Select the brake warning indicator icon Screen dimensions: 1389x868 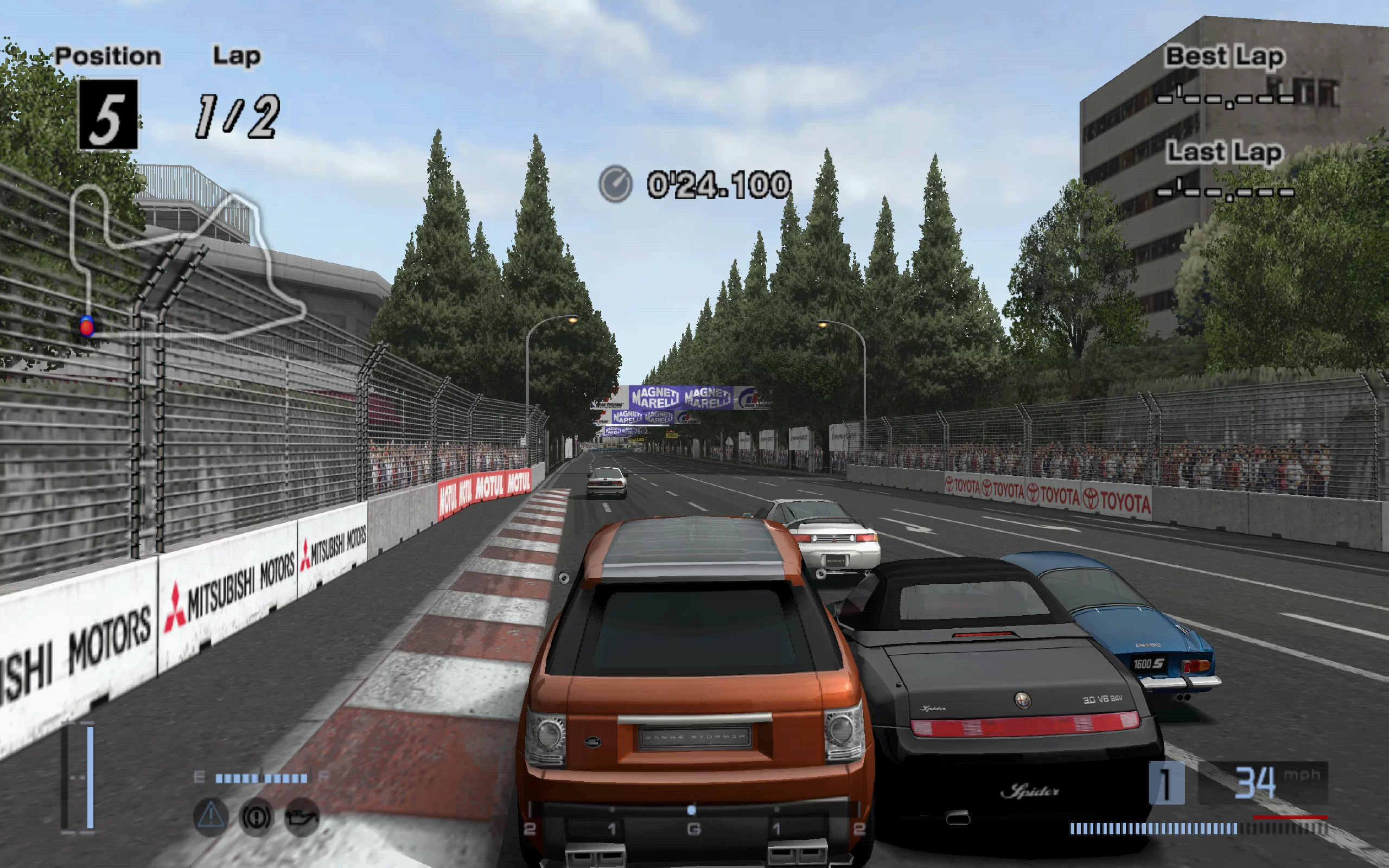(x=256, y=816)
